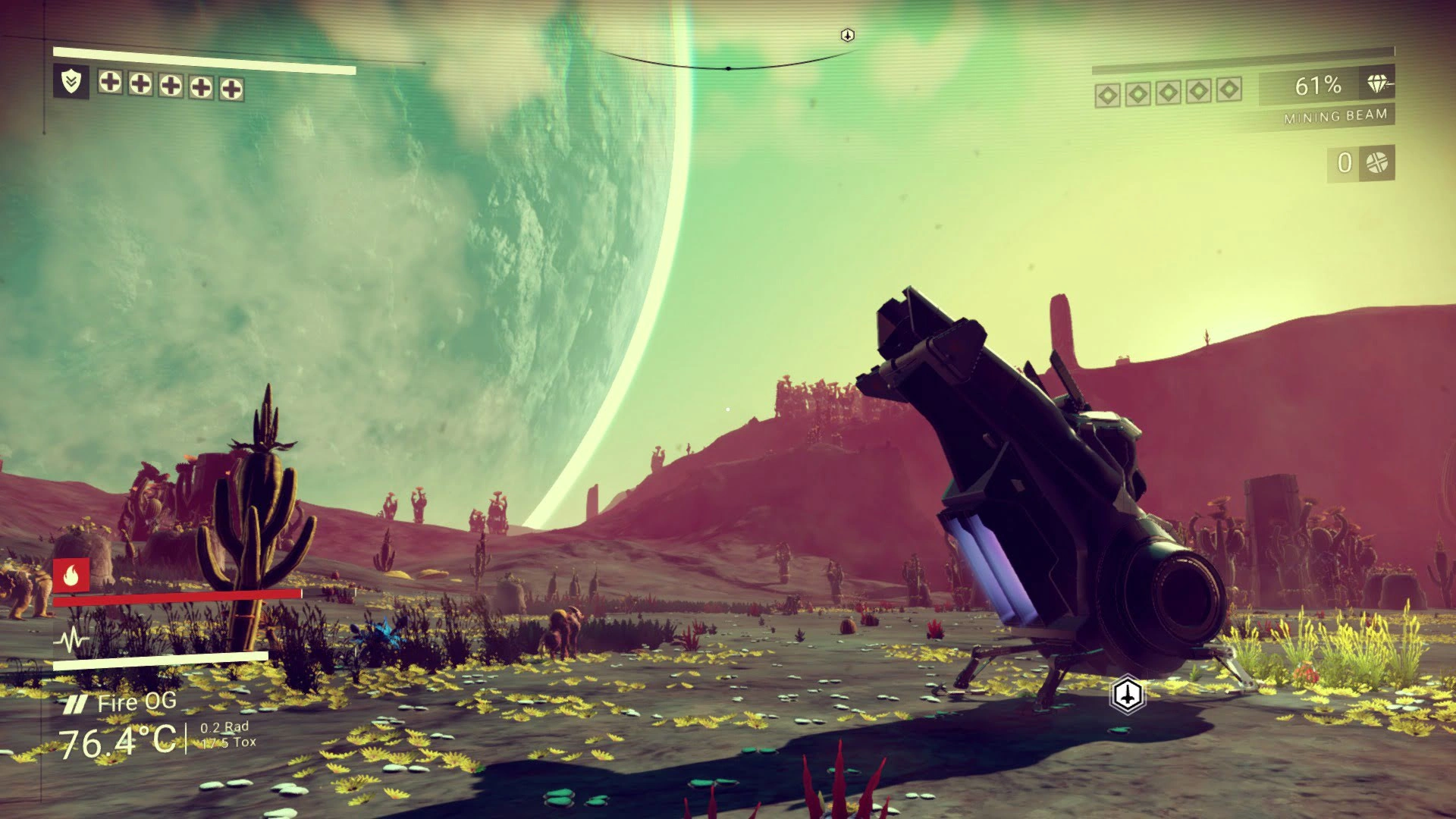Click the red flame hazard icon
The image size is (1456, 819).
[71, 576]
